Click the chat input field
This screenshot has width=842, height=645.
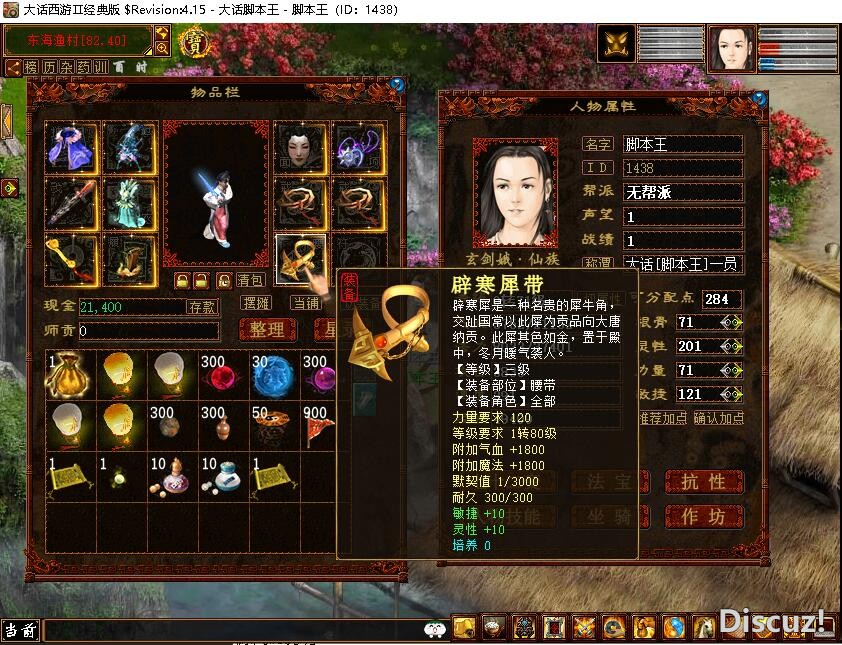pyautogui.click(x=230, y=630)
